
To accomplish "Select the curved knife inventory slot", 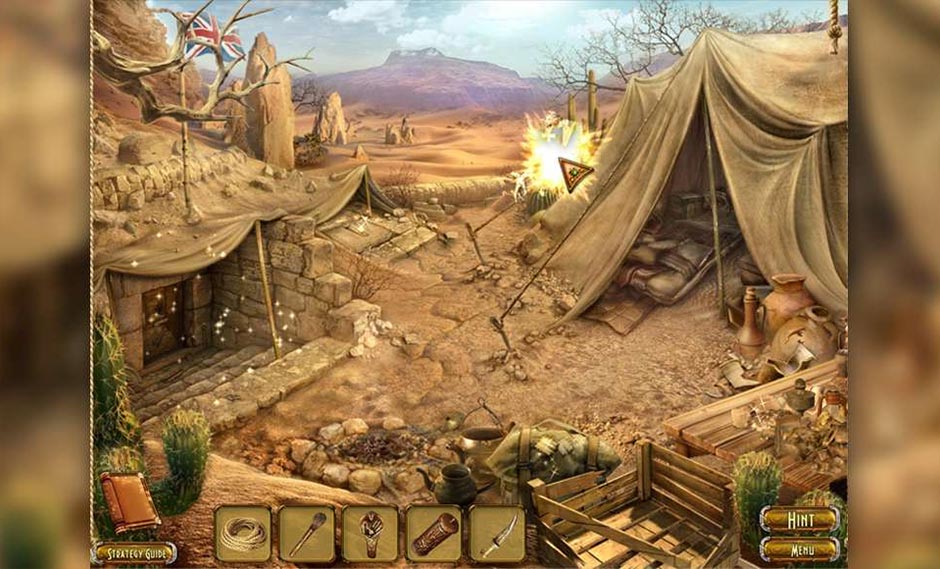I will (x=497, y=533).
